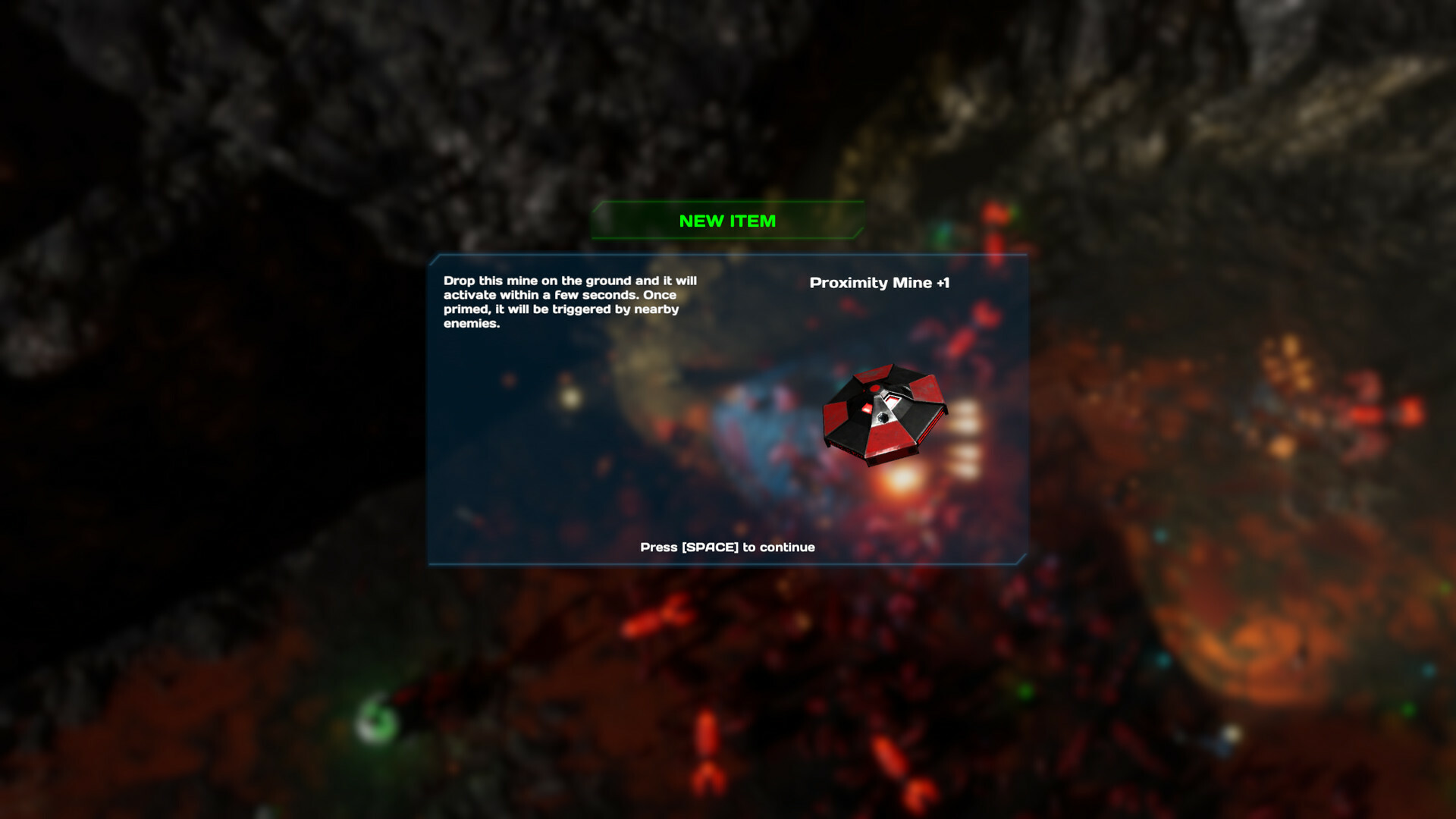Click the central spike of the proximity mine
Viewport: 1456px width, 819px height.
point(883,417)
